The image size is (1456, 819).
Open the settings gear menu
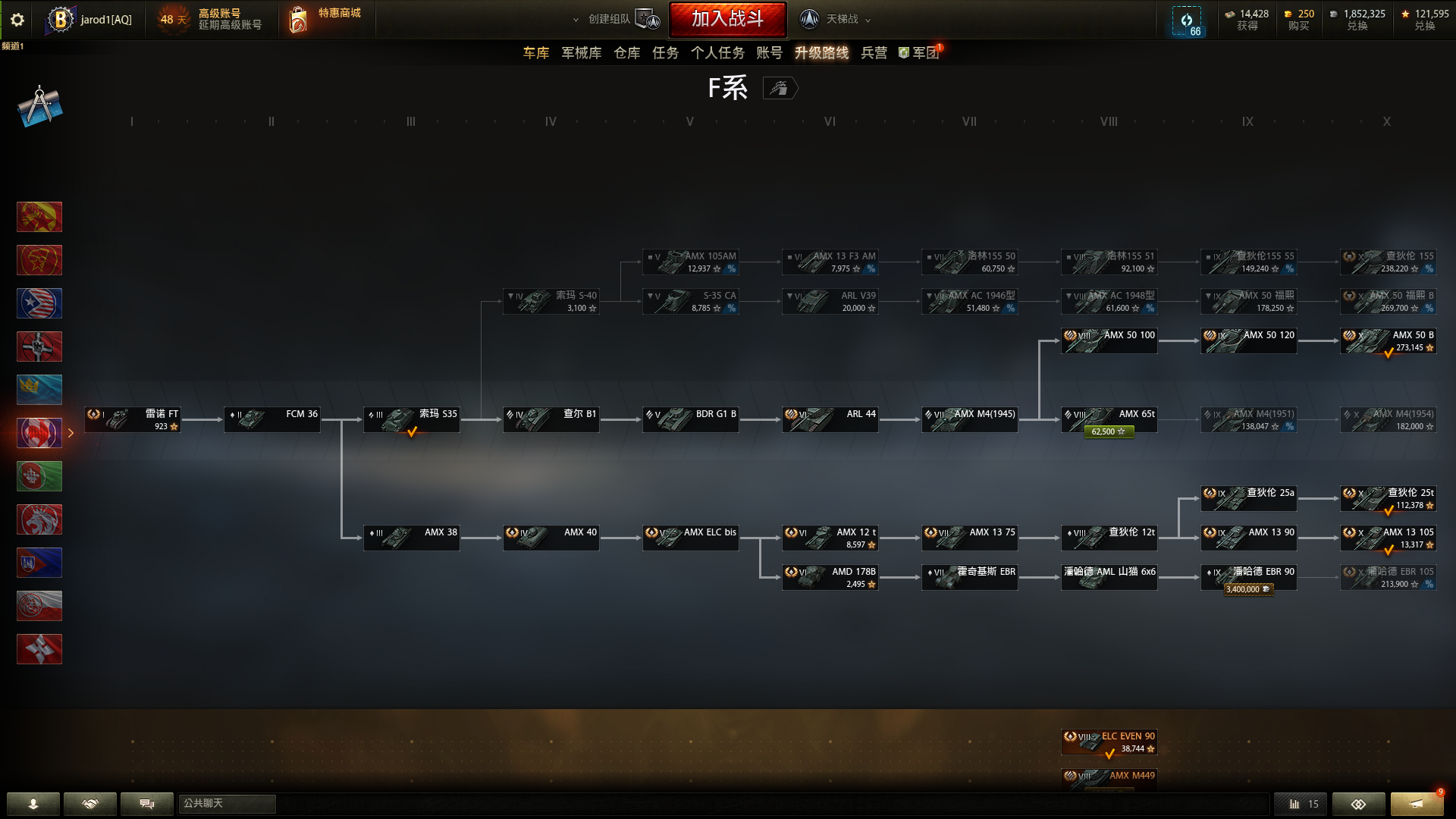(17, 20)
